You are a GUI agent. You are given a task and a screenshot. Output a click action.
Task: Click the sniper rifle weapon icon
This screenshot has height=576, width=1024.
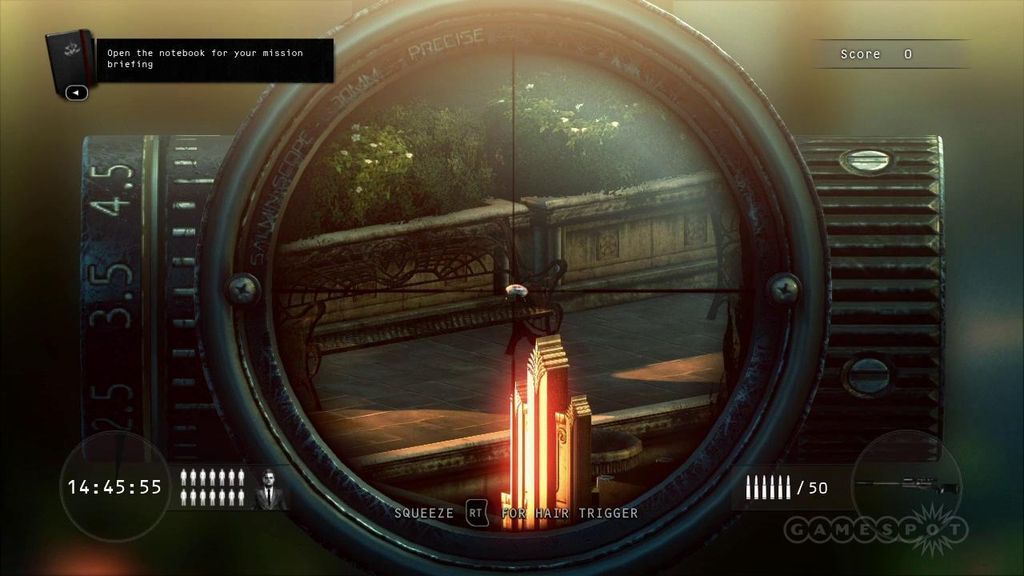click(906, 486)
